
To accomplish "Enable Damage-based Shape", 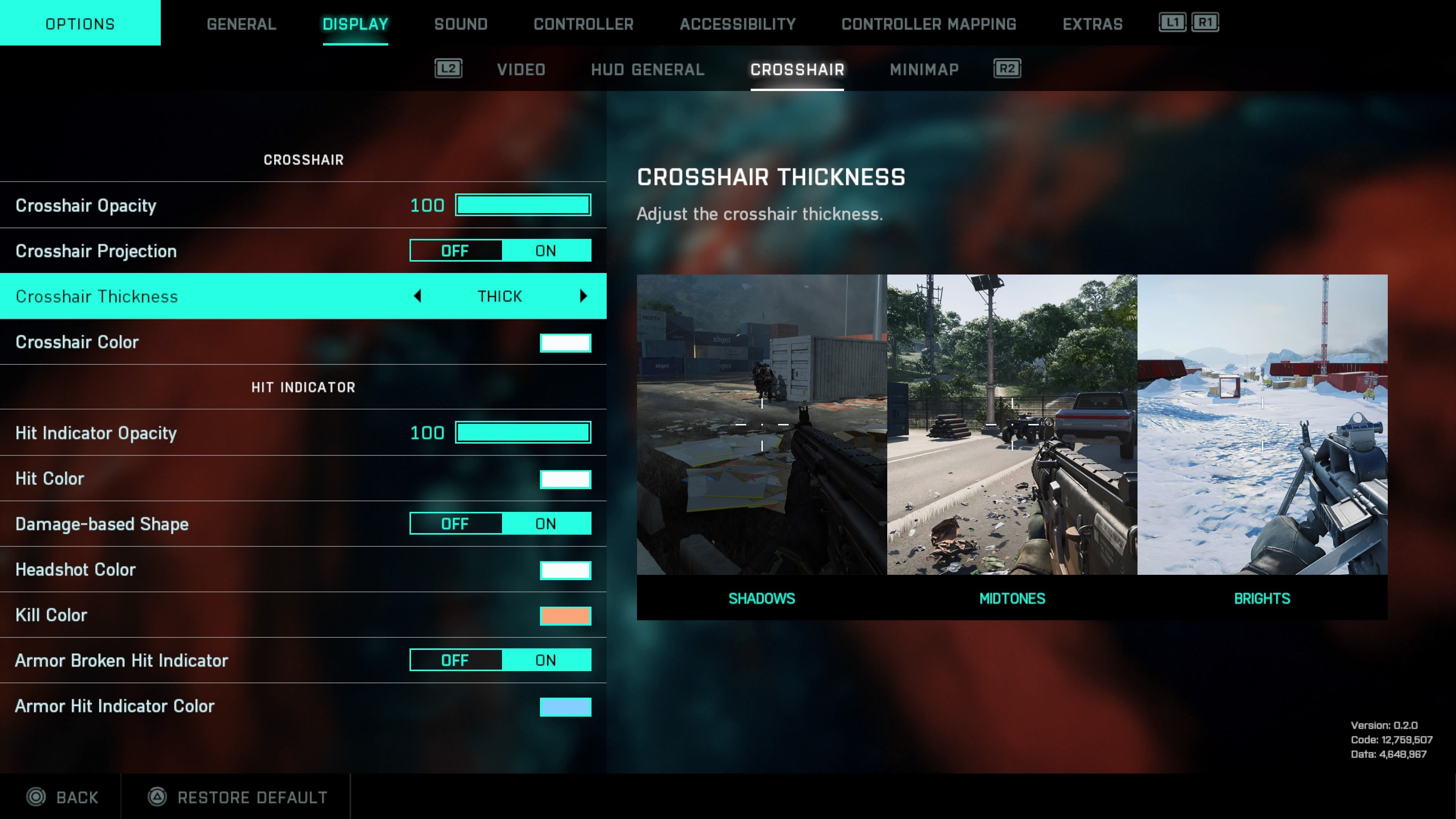I will pos(546,523).
